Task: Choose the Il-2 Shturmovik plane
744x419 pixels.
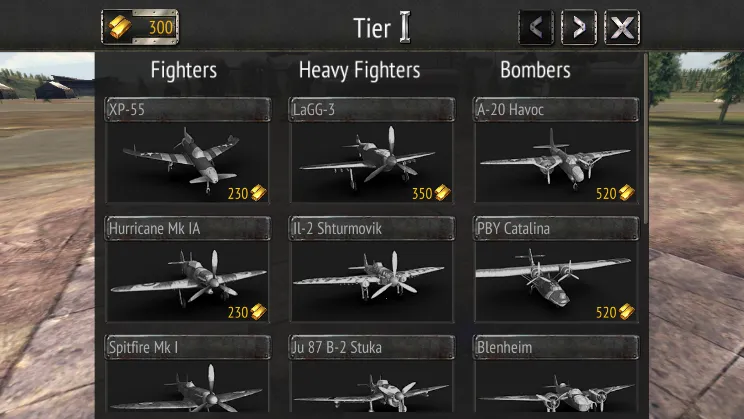Action: [x=372, y=270]
